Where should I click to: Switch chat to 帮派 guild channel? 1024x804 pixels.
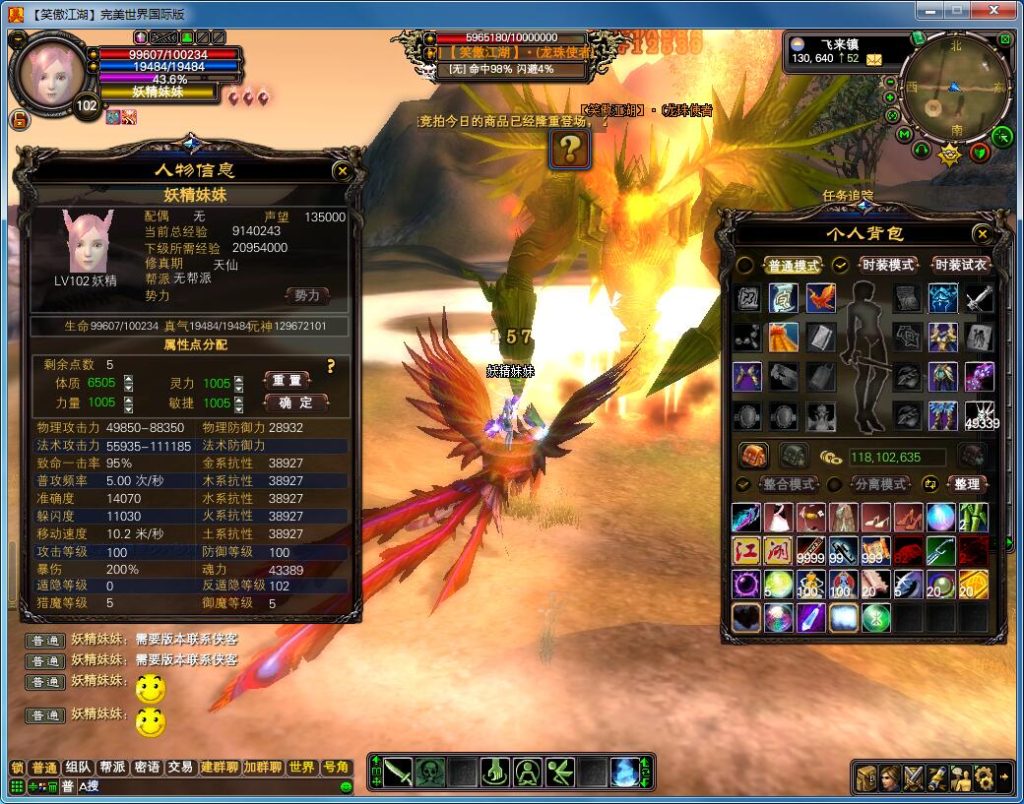tap(112, 768)
